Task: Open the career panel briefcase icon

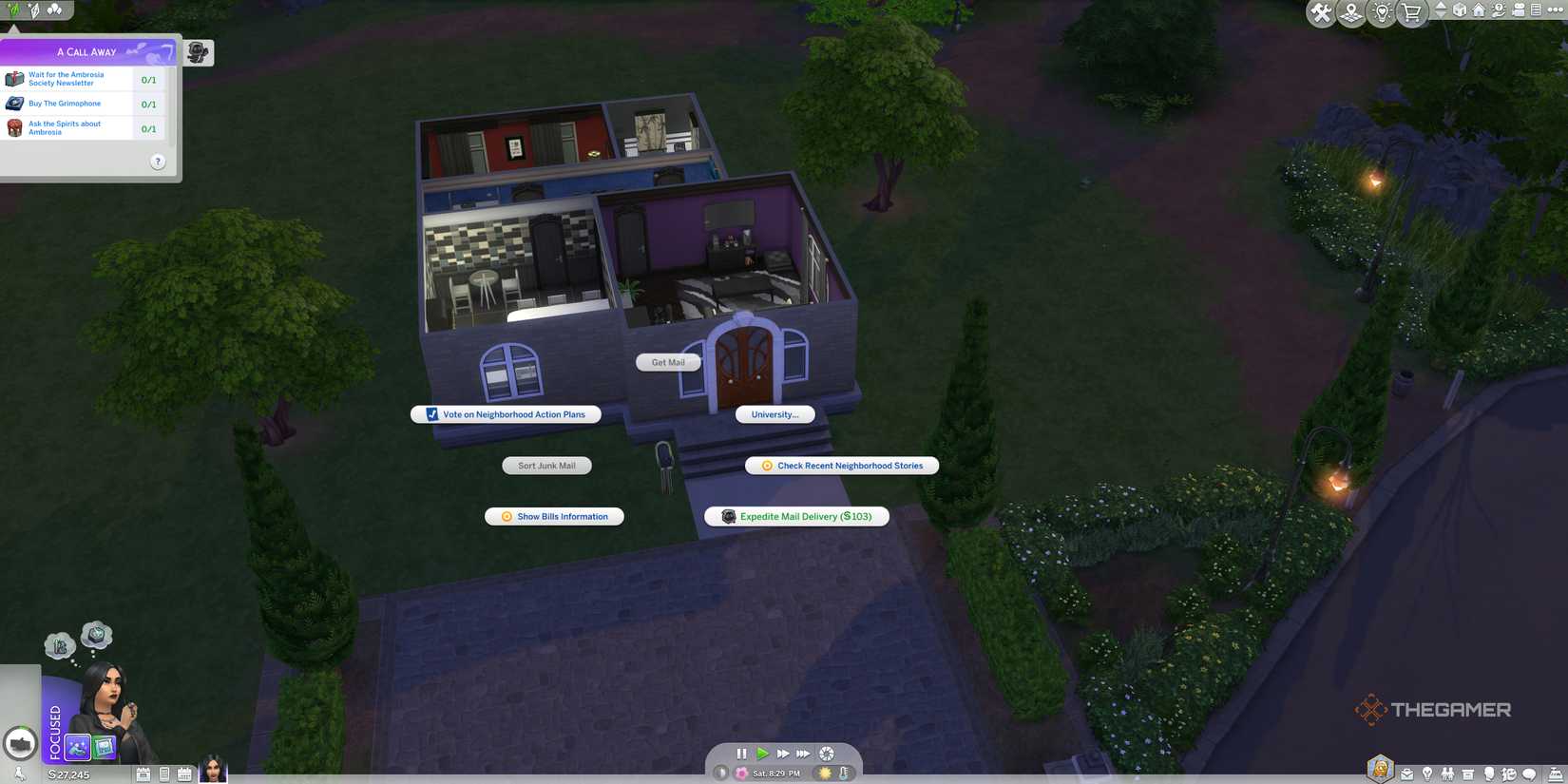Action: pos(1406,774)
